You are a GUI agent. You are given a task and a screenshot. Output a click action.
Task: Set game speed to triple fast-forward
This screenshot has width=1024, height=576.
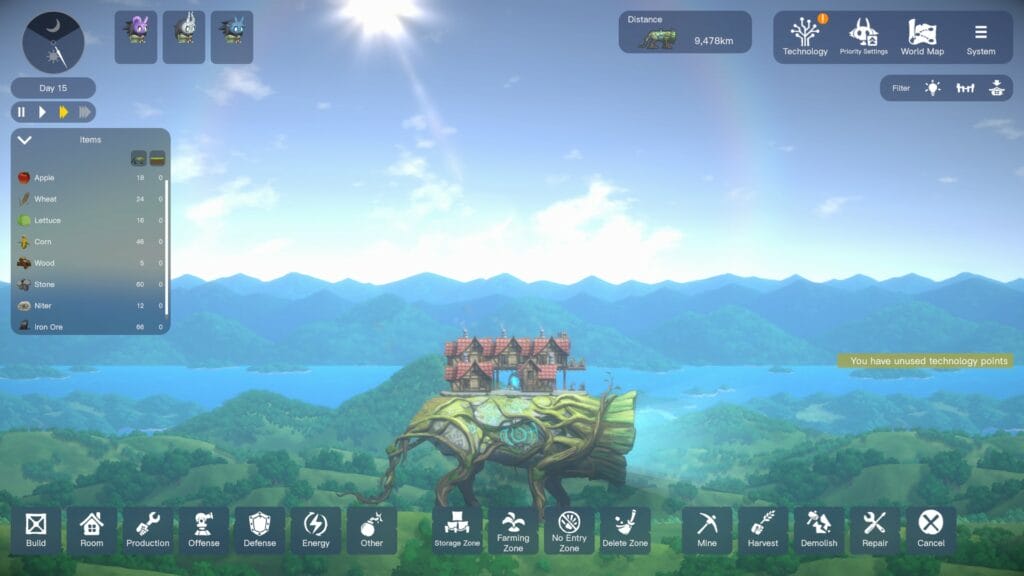pyautogui.click(x=86, y=112)
